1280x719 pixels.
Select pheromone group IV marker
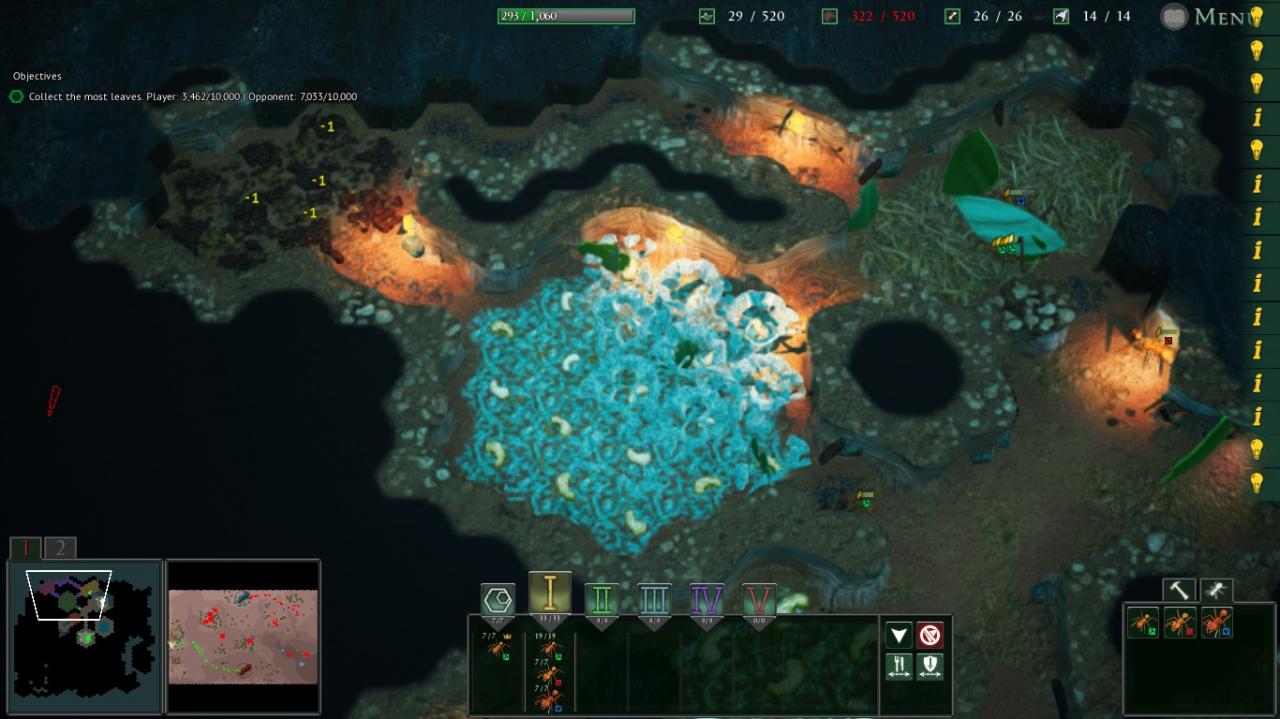(x=707, y=601)
